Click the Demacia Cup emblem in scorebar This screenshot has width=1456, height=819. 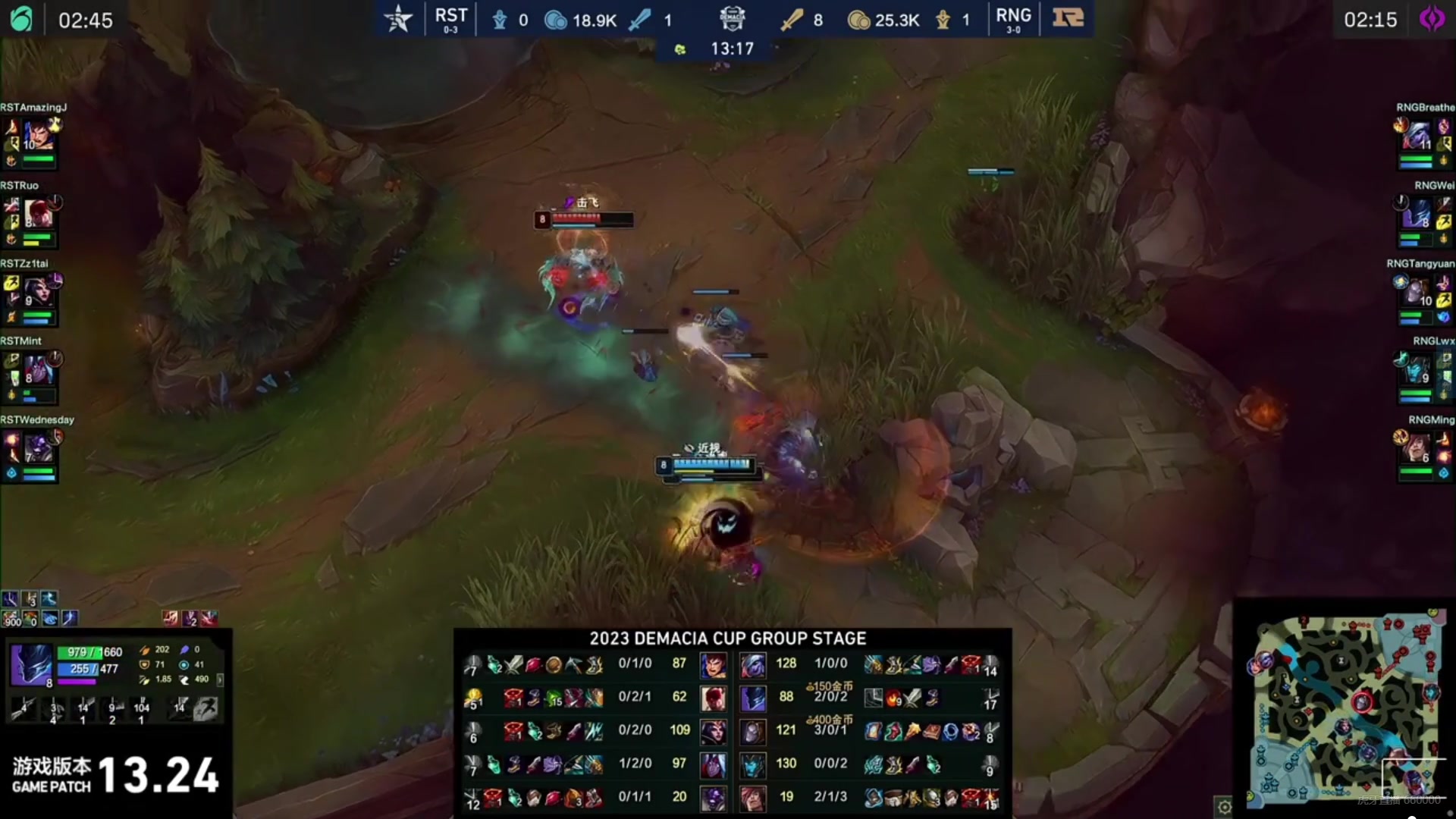732,18
